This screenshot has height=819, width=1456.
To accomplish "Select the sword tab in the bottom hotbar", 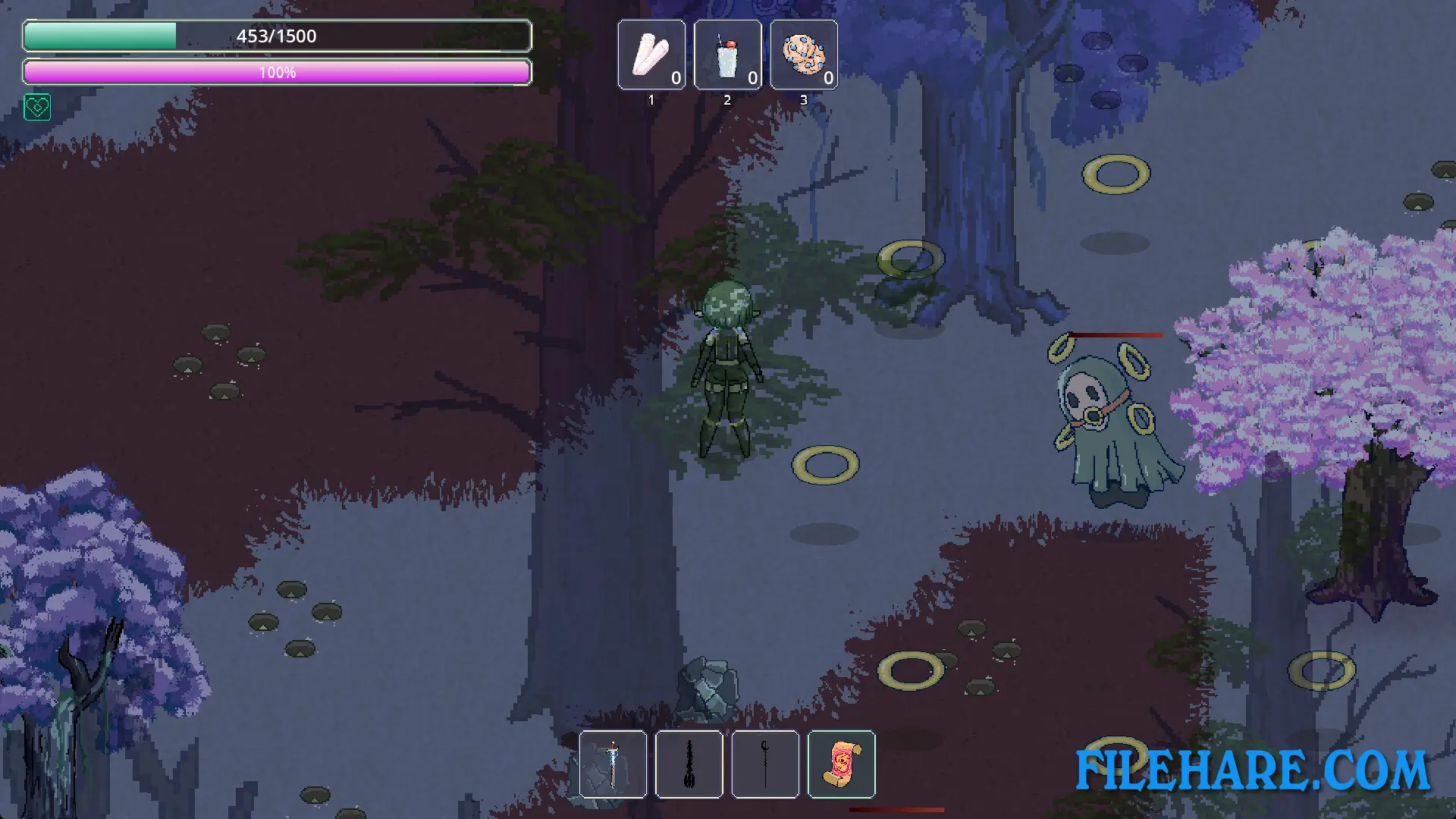I will (613, 764).
